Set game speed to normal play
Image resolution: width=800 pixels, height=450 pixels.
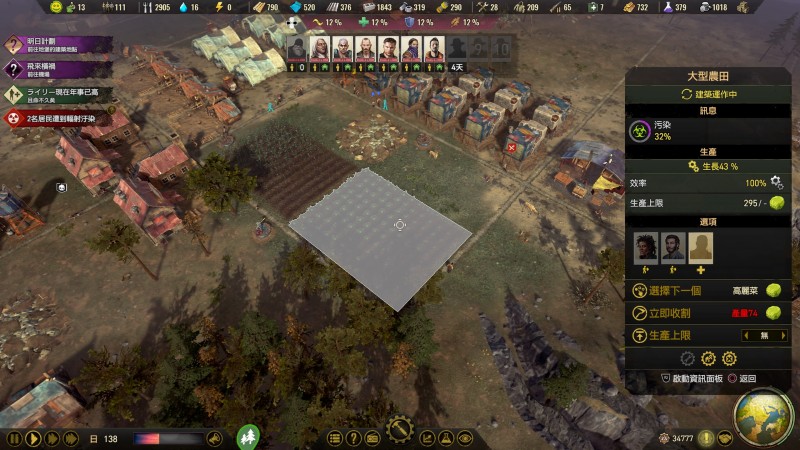pyautogui.click(x=33, y=438)
